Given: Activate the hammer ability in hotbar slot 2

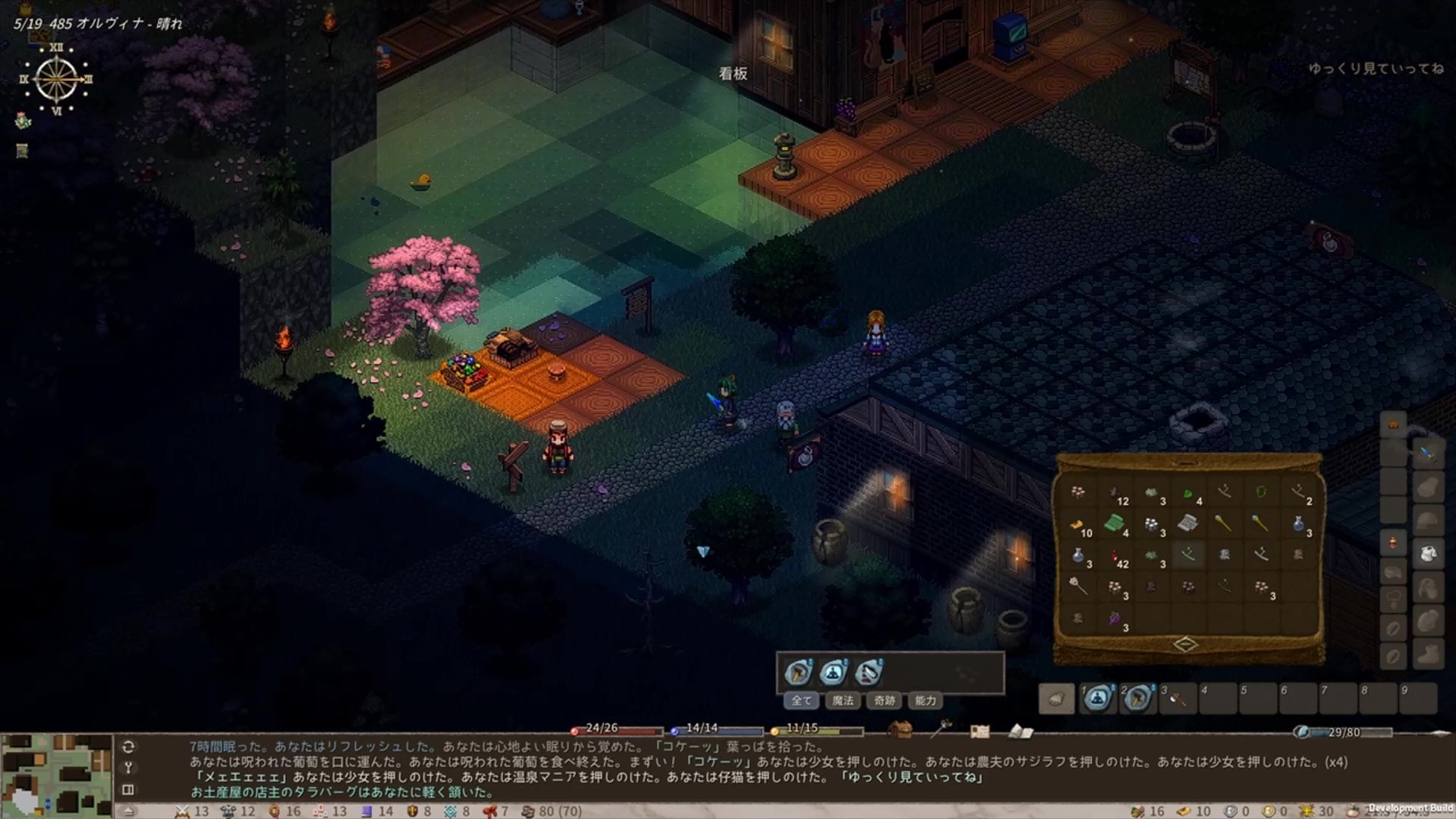Looking at the screenshot, I should tap(1137, 698).
